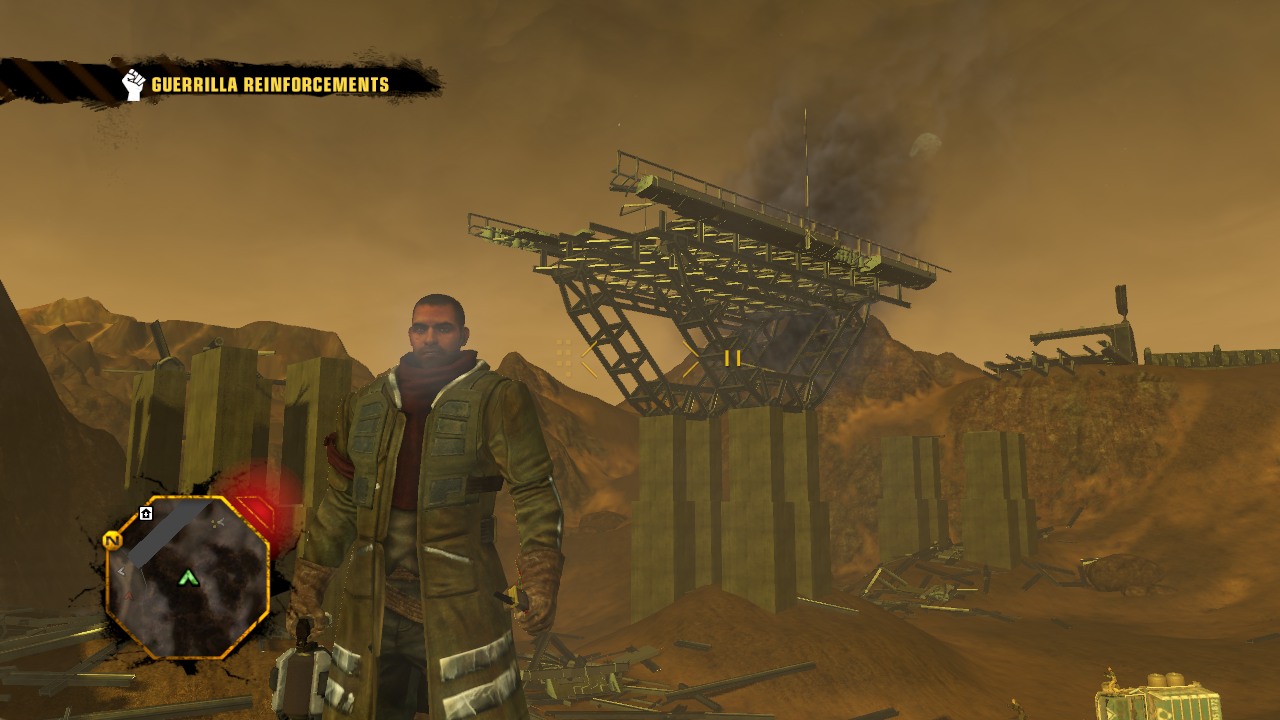Click the small red enemy blip on minimap
The image size is (1280, 720).
(x=129, y=595)
